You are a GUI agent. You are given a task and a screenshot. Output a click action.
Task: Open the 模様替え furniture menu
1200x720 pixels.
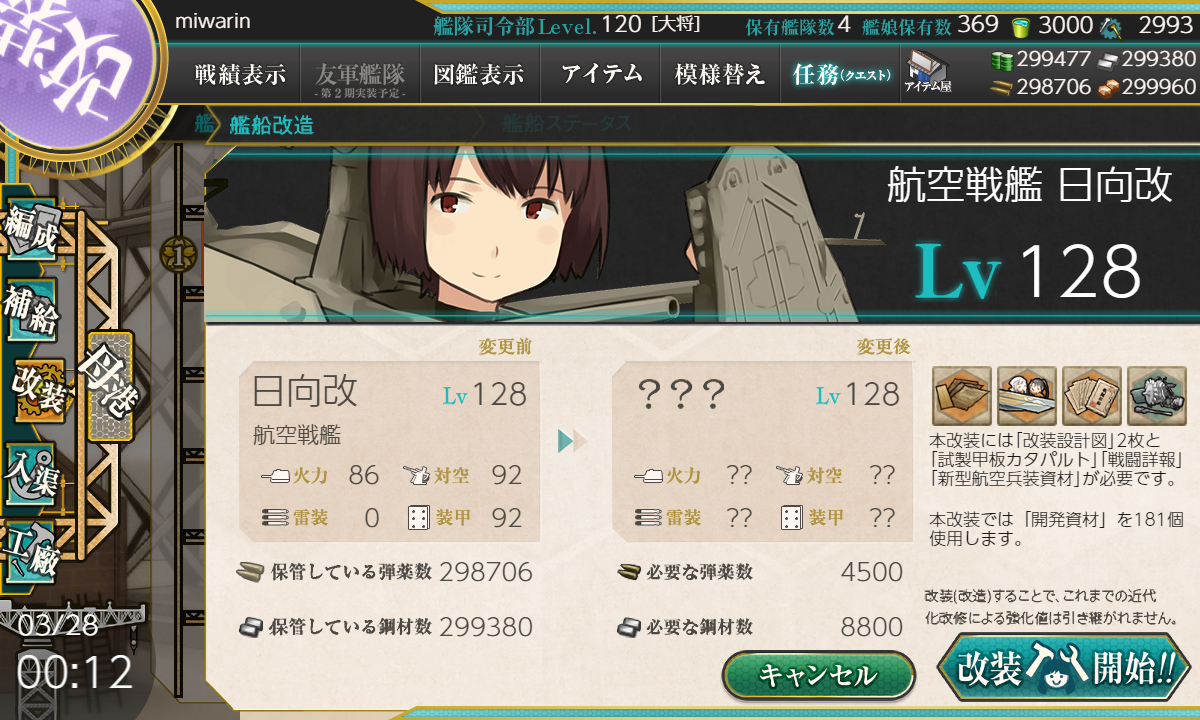(x=720, y=74)
